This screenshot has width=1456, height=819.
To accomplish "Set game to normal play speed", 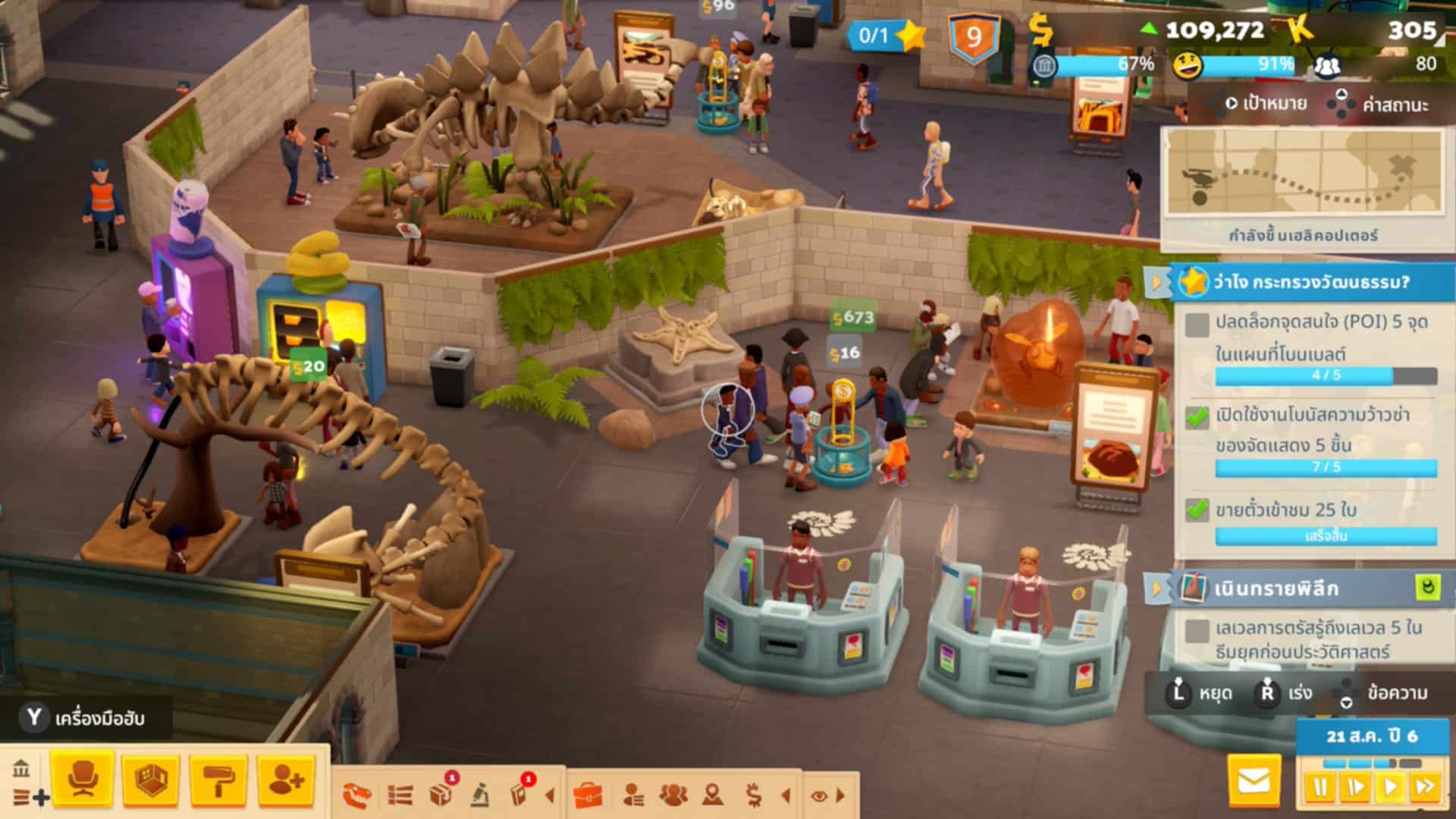I will [1391, 788].
